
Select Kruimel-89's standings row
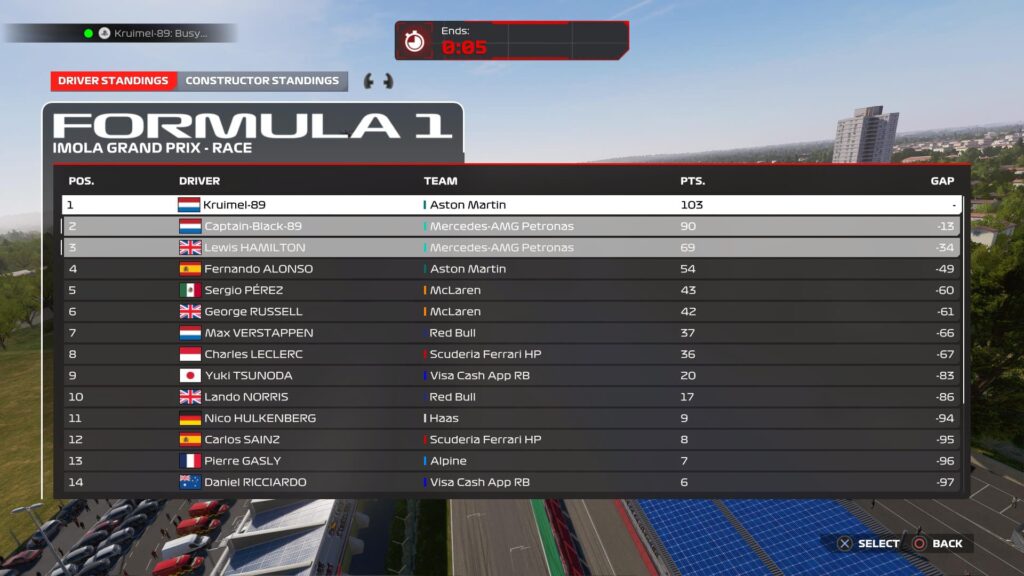[510, 205]
